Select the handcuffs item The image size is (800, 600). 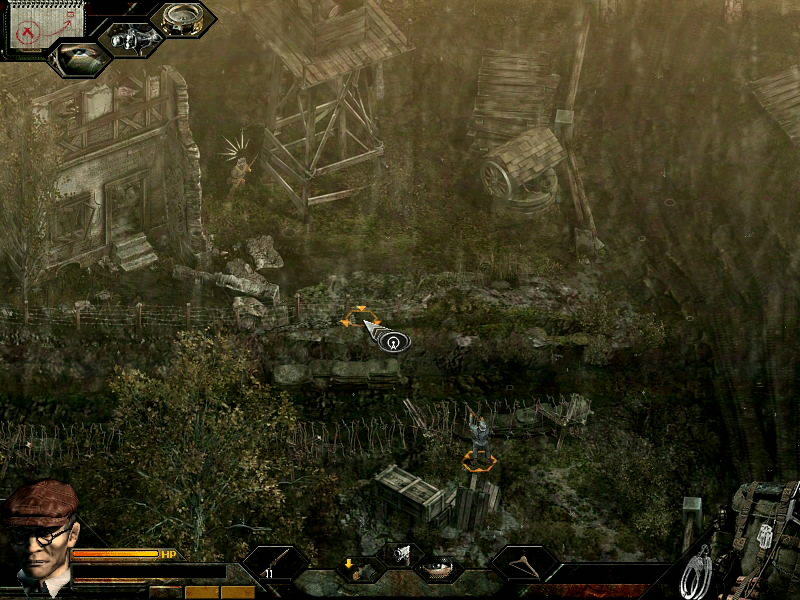coord(697,571)
